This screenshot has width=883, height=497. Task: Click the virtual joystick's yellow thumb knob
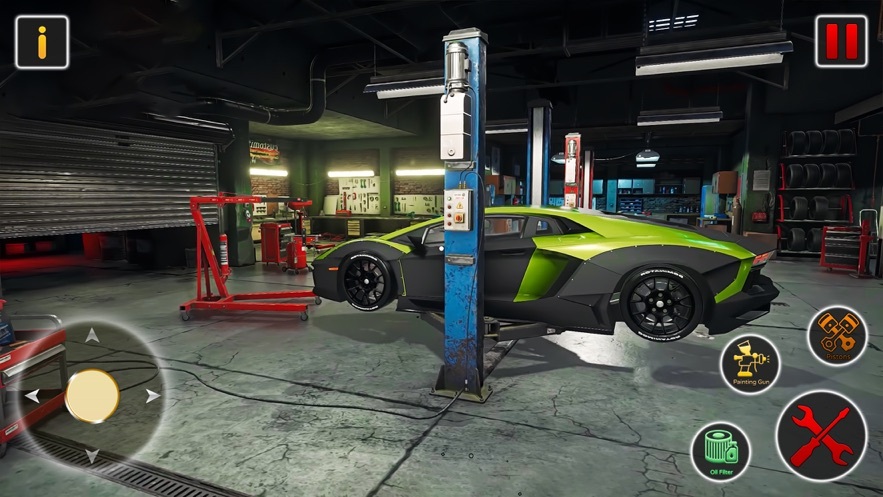[x=92, y=396]
